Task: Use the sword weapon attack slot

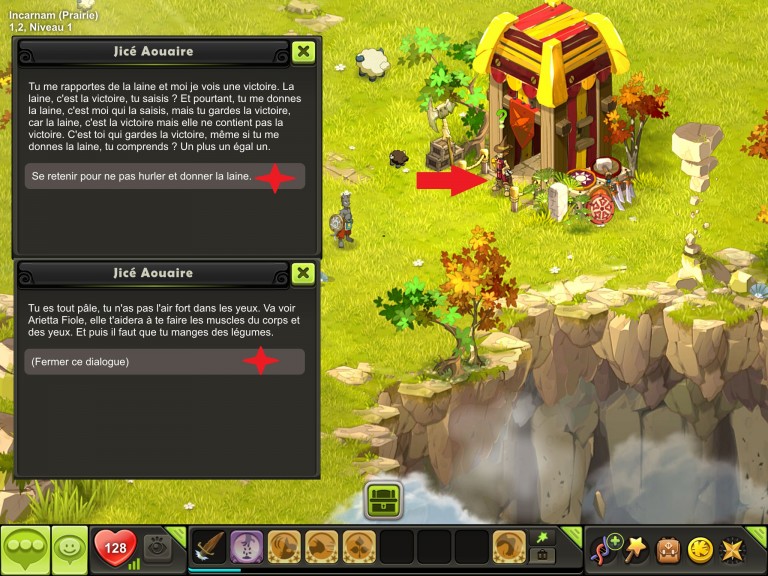Action: (x=209, y=547)
